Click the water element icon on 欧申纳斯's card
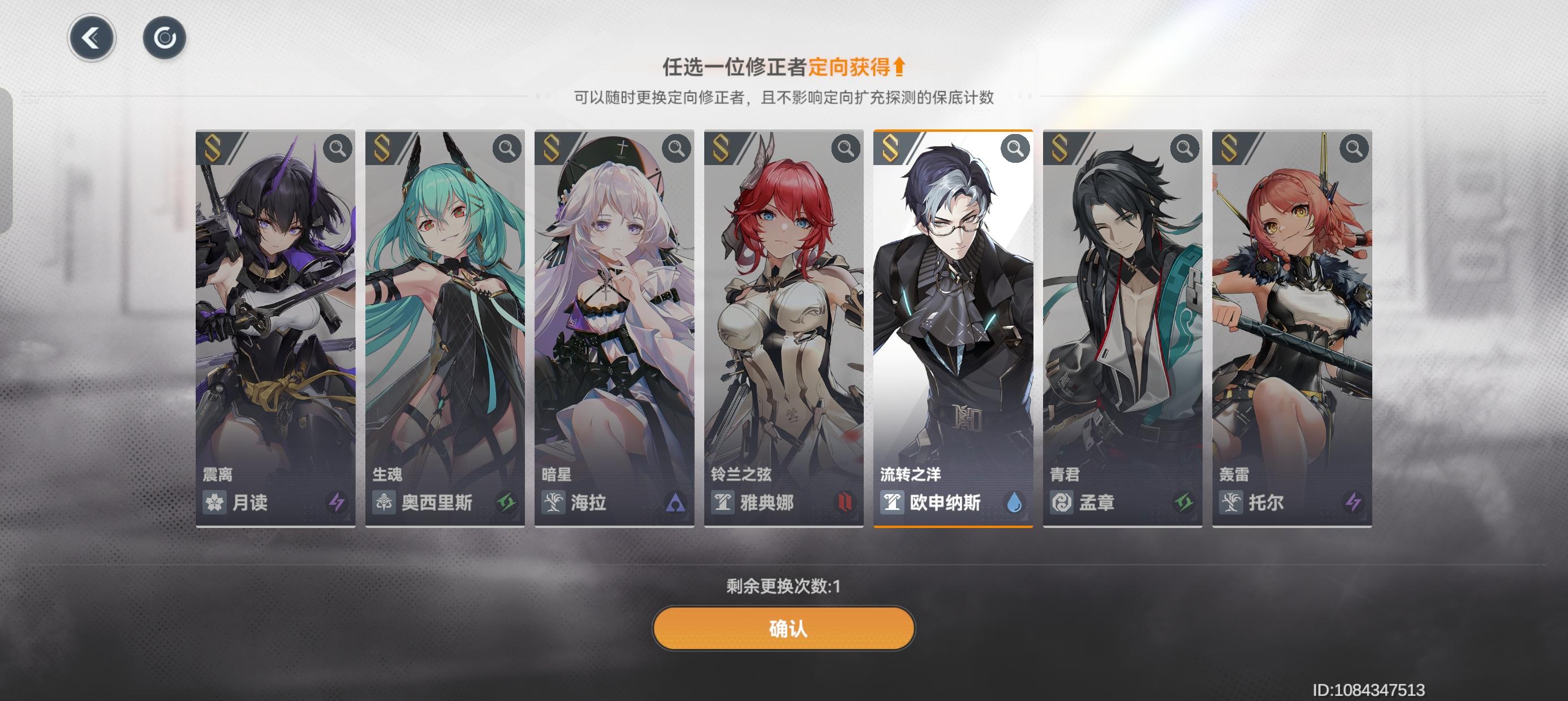This screenshot has width=1568, height=701. point(1015,503)
